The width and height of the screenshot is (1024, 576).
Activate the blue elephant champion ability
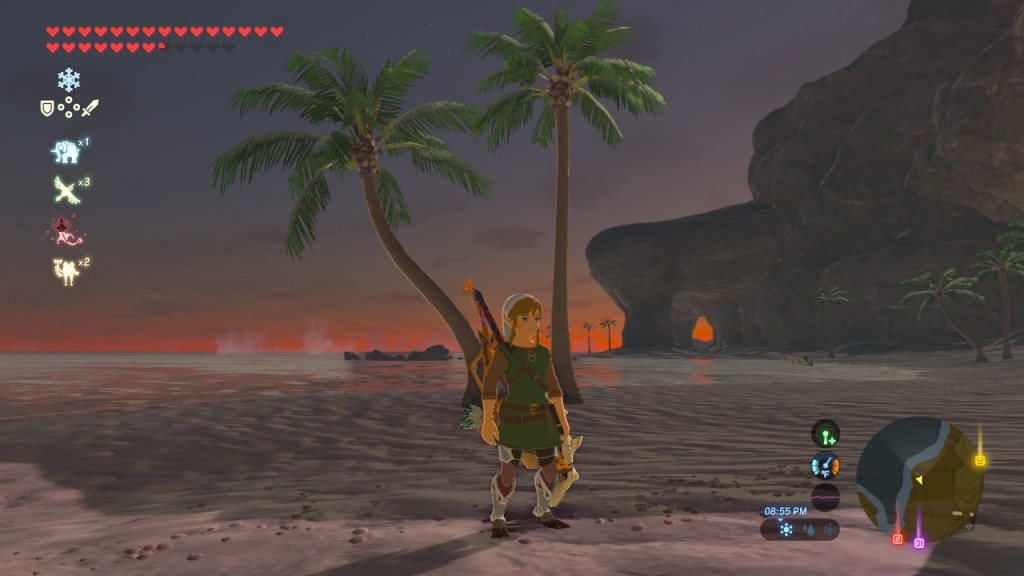65,152
